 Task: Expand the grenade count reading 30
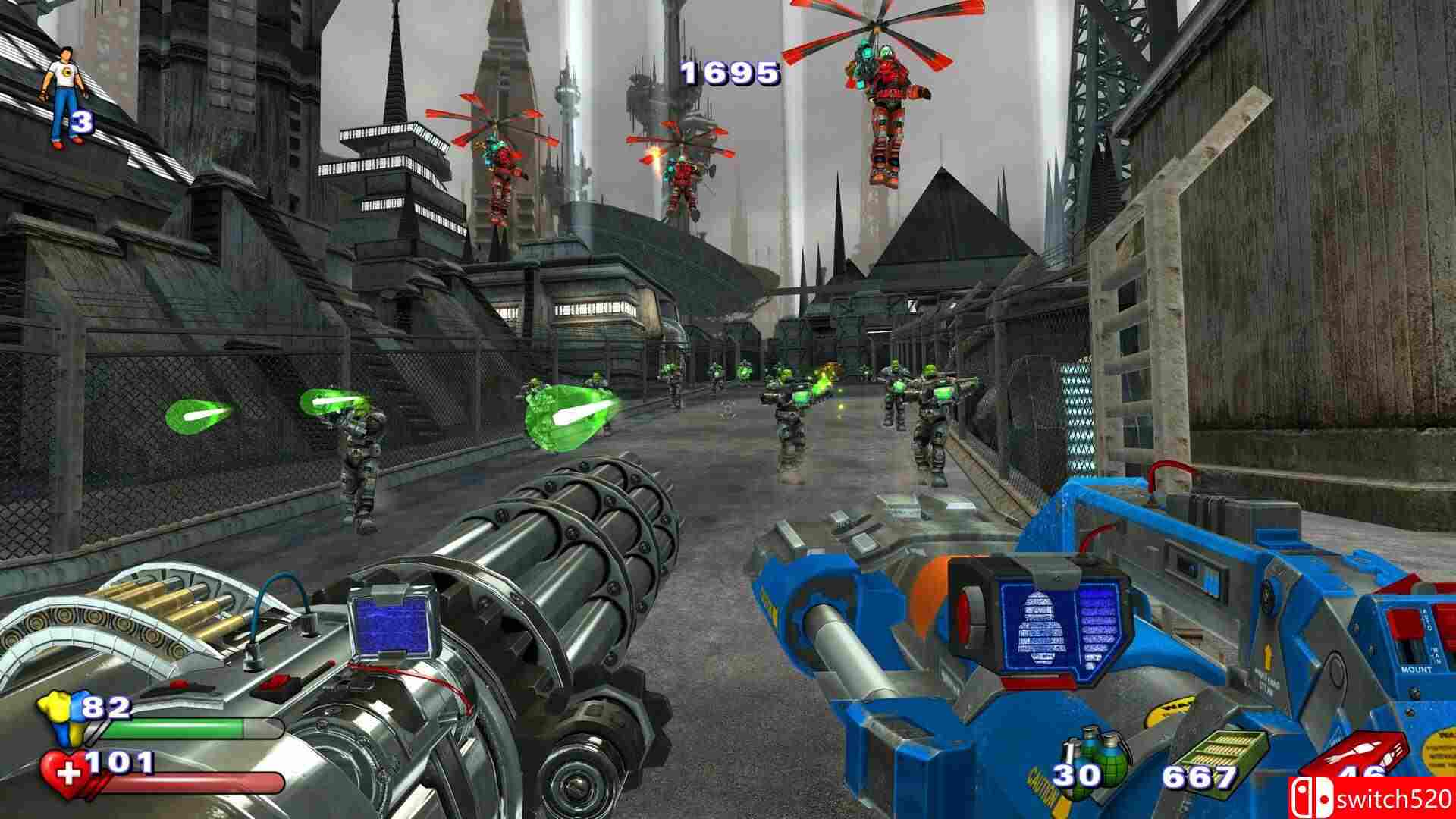1075,776
